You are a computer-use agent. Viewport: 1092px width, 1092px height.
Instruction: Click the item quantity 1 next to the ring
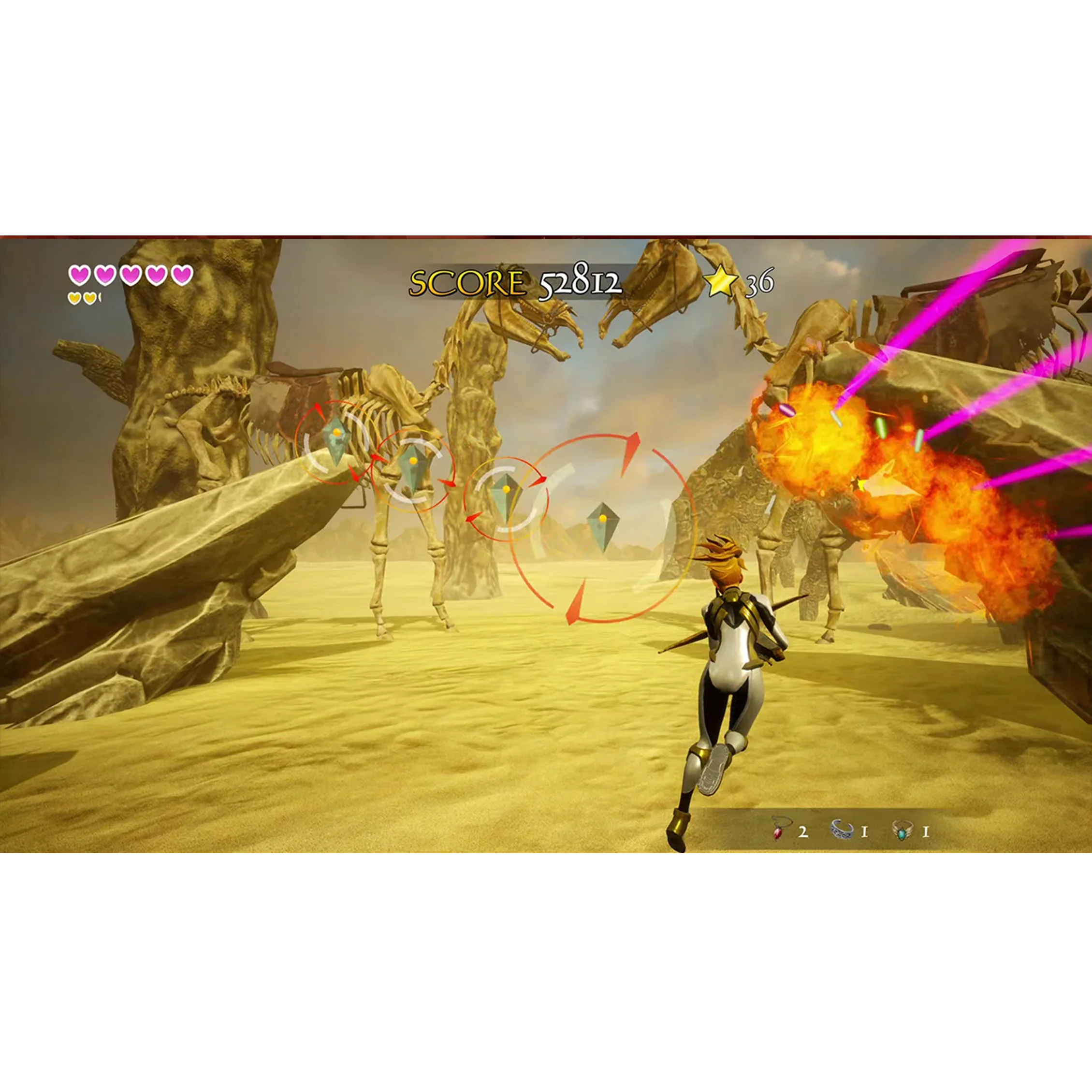pos(926,832)
